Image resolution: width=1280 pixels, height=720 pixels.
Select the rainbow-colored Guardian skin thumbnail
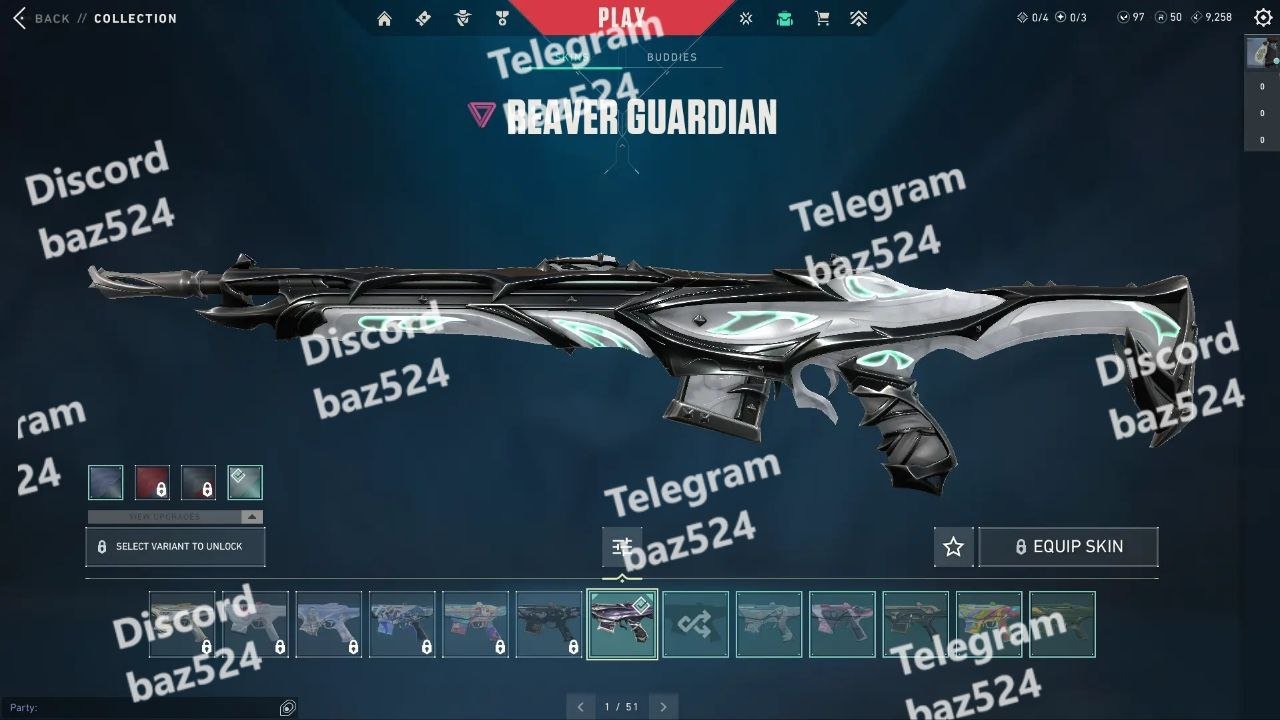tap(989, 625)
